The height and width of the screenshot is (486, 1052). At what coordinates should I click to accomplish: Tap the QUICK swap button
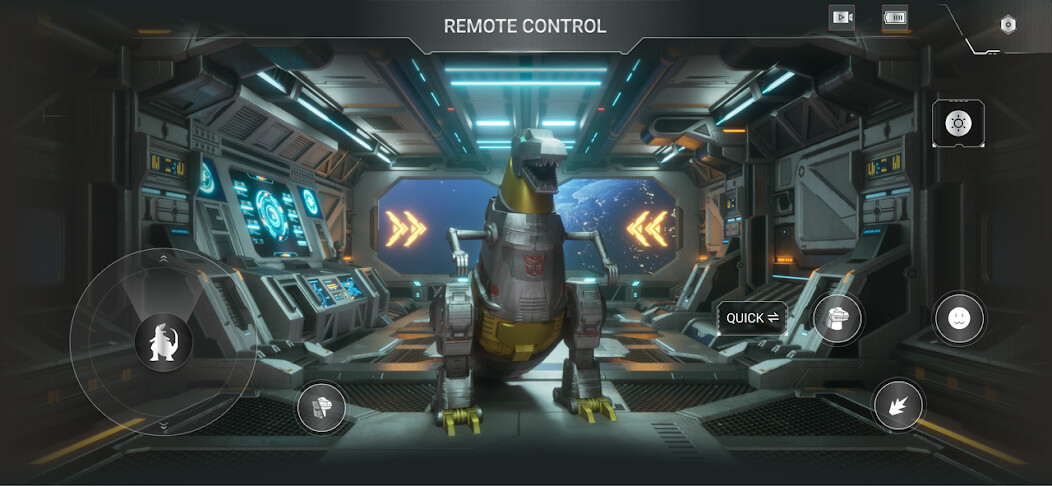[752, 318]
